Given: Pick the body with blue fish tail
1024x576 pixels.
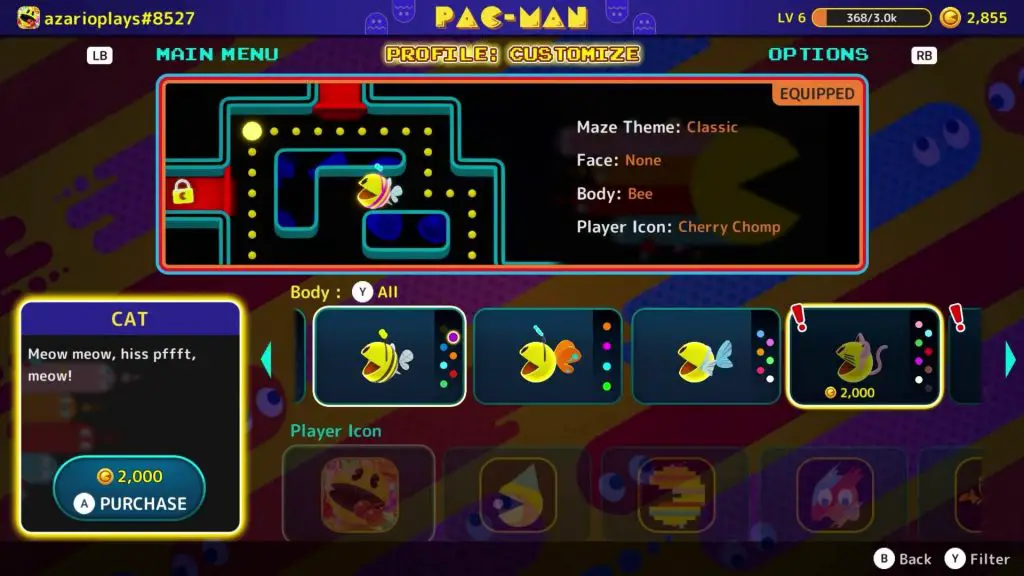Looking at the screenshot, I should tap(705, 356).
